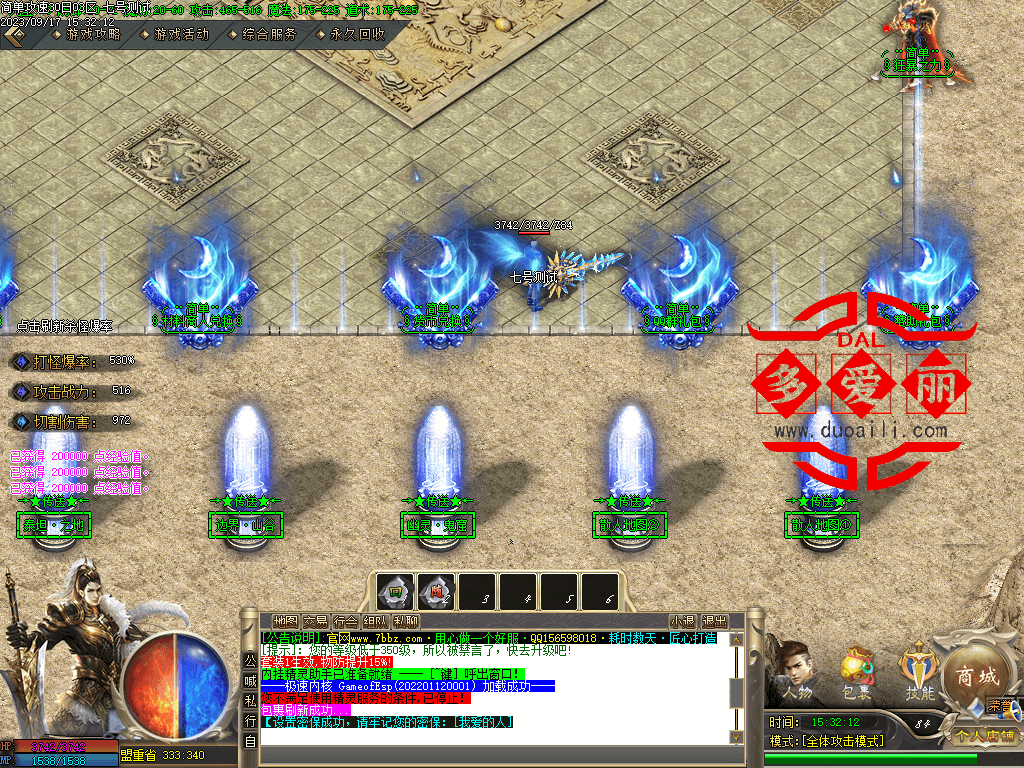Click the 小退 logout button

[x=683, y=621]
